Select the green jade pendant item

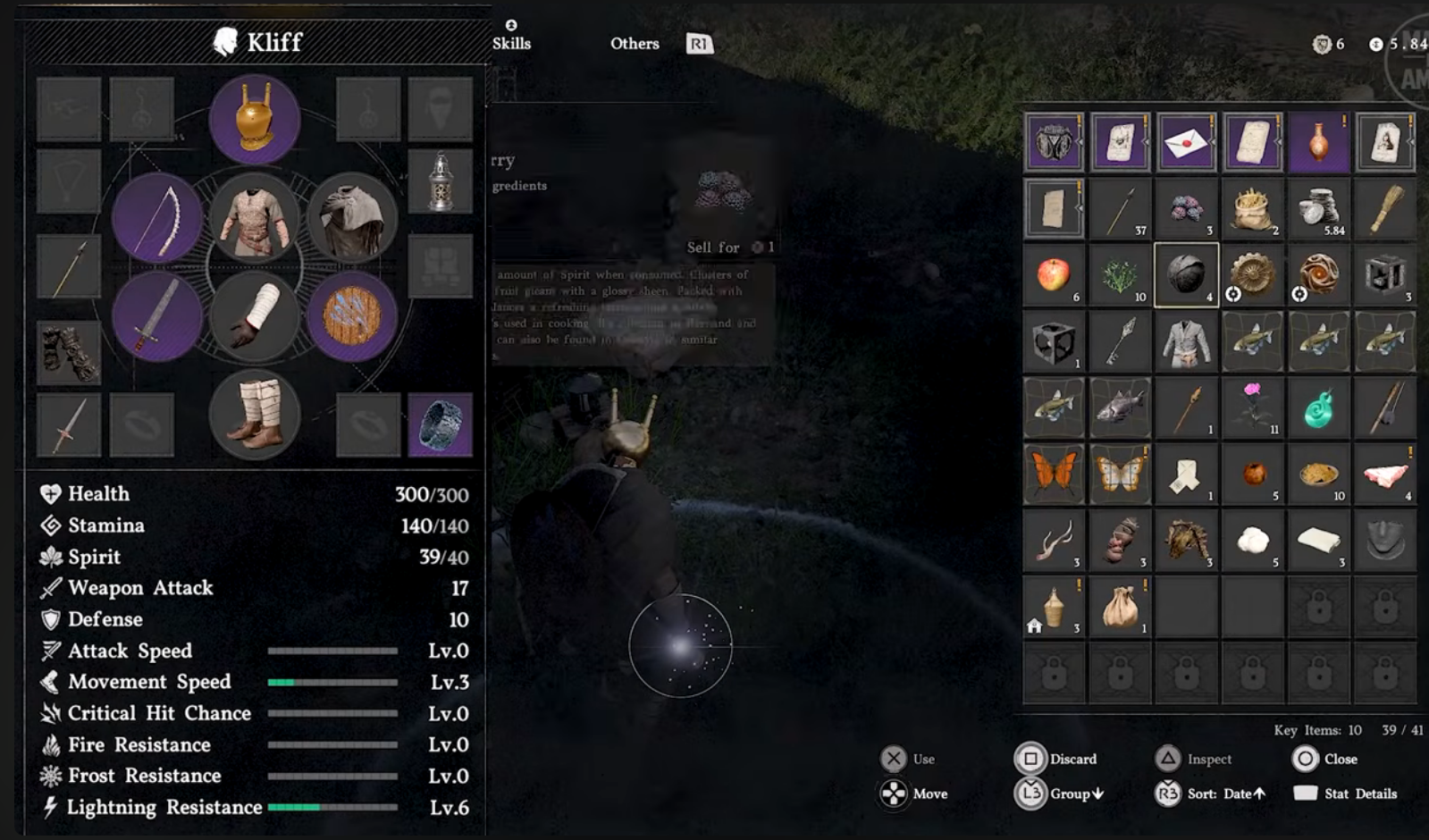coord(1318,407)
